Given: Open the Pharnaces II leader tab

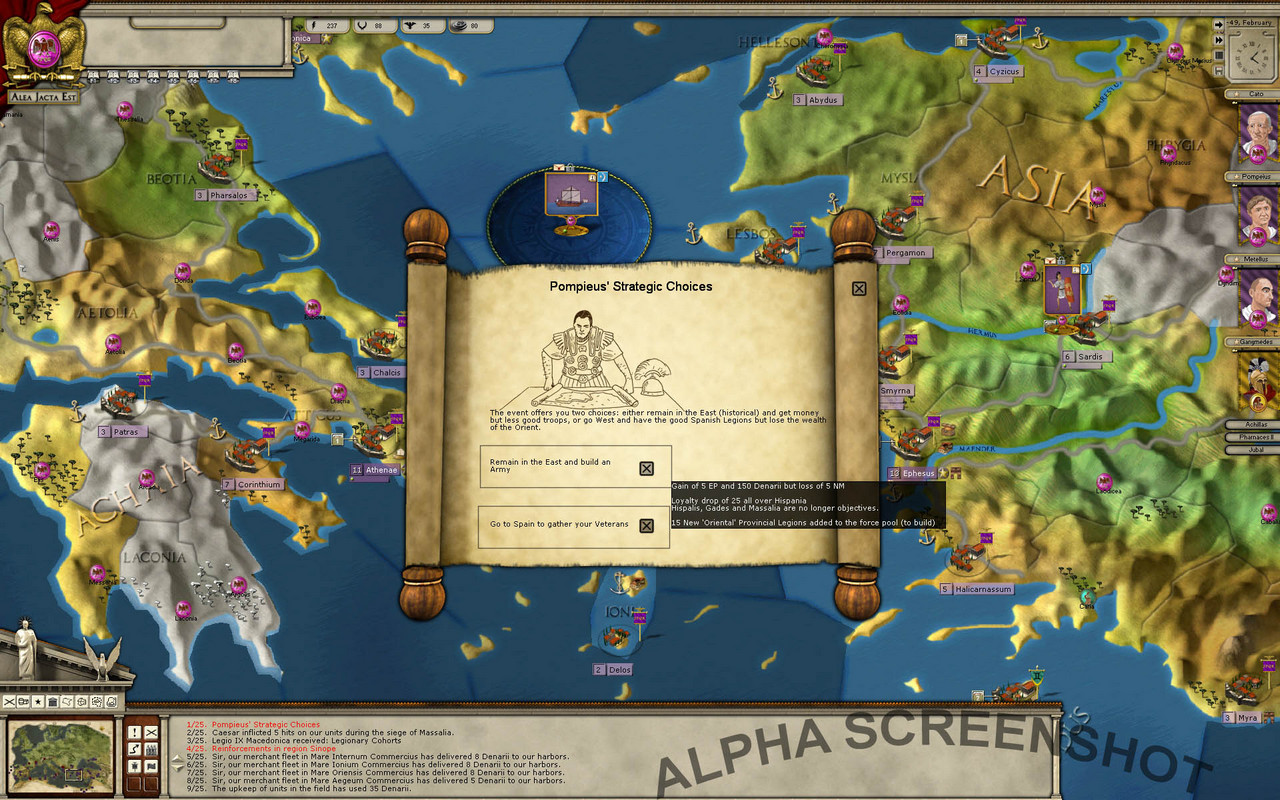Looking at the screenshot, I should coord(1251,437).
